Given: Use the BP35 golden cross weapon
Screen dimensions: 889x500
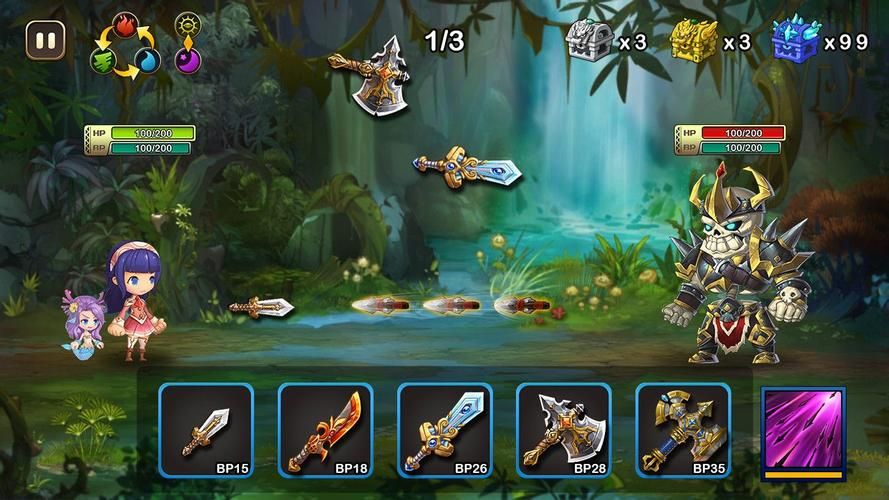Looking at the screenshot, I should click(683, 430).
